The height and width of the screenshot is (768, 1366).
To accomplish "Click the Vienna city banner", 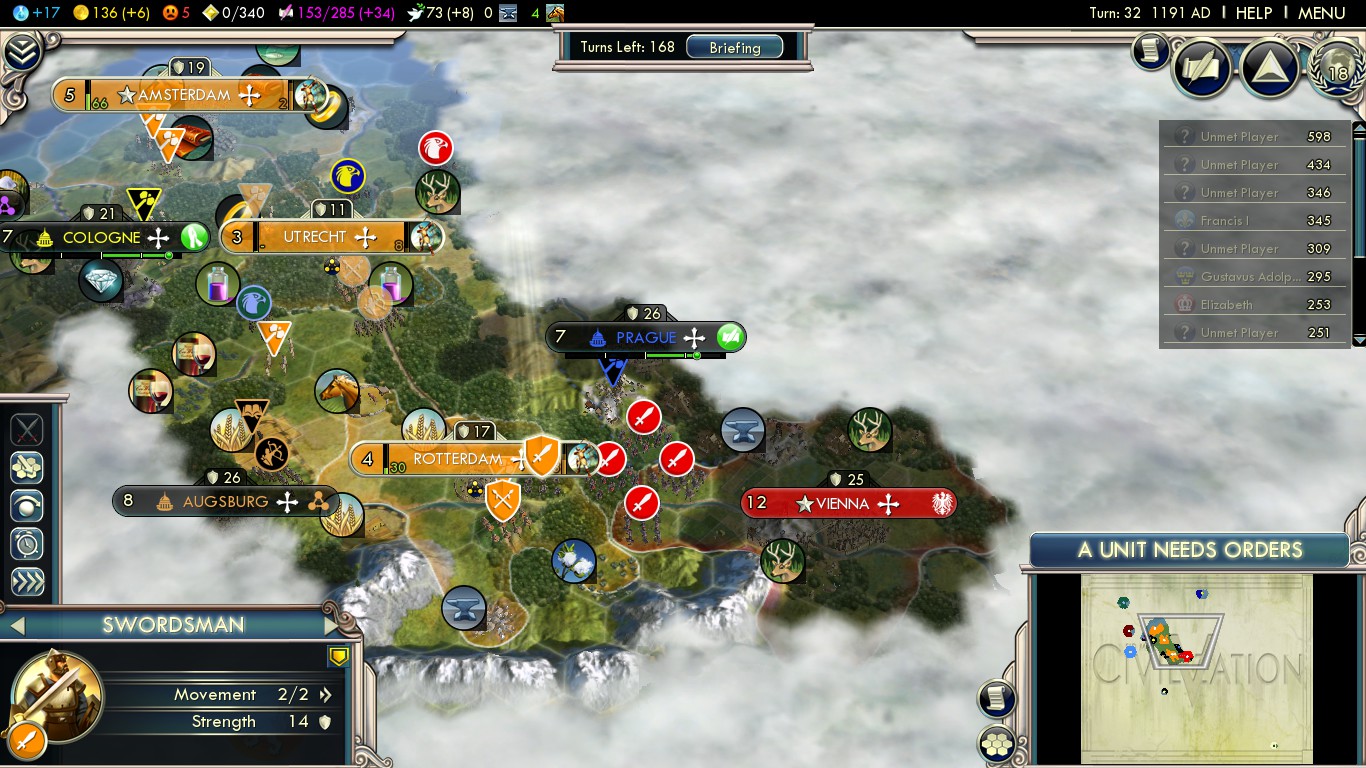I will click(x=843, y=503).
